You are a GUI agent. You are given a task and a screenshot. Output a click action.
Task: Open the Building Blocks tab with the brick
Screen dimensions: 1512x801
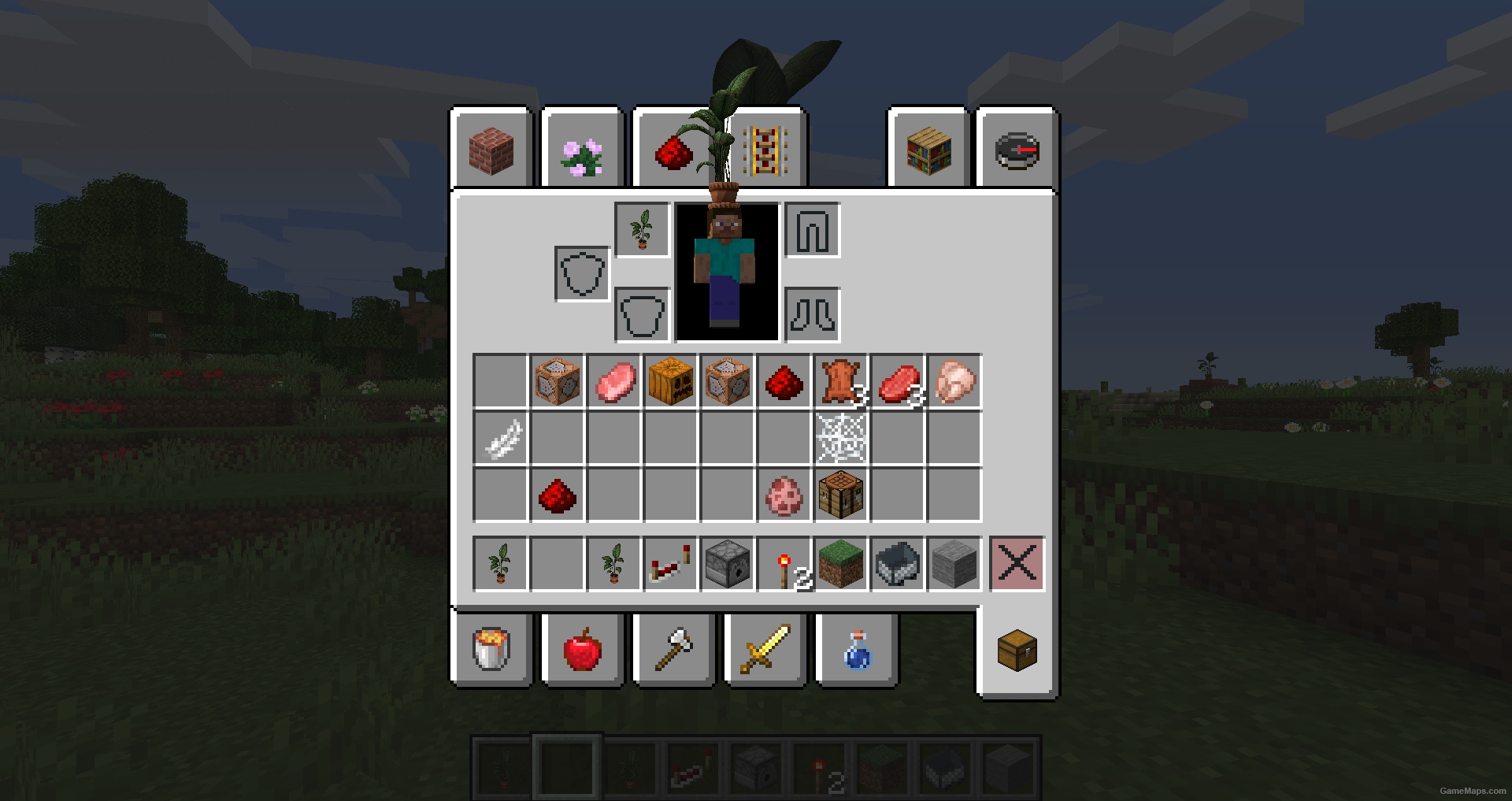tap(491, 150)
